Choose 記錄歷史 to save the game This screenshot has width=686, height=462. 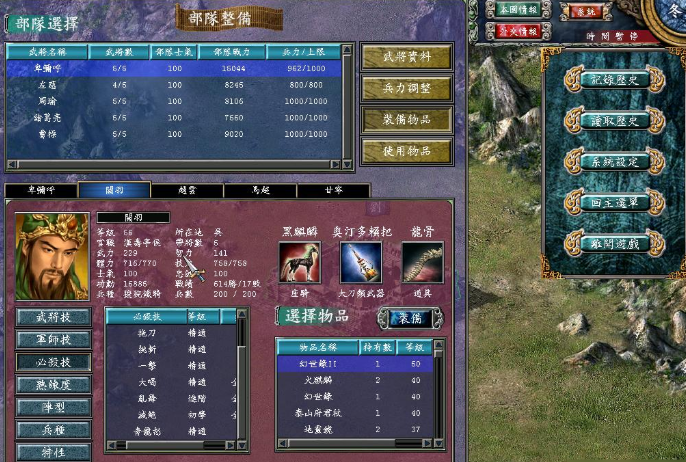click(614, 81)
